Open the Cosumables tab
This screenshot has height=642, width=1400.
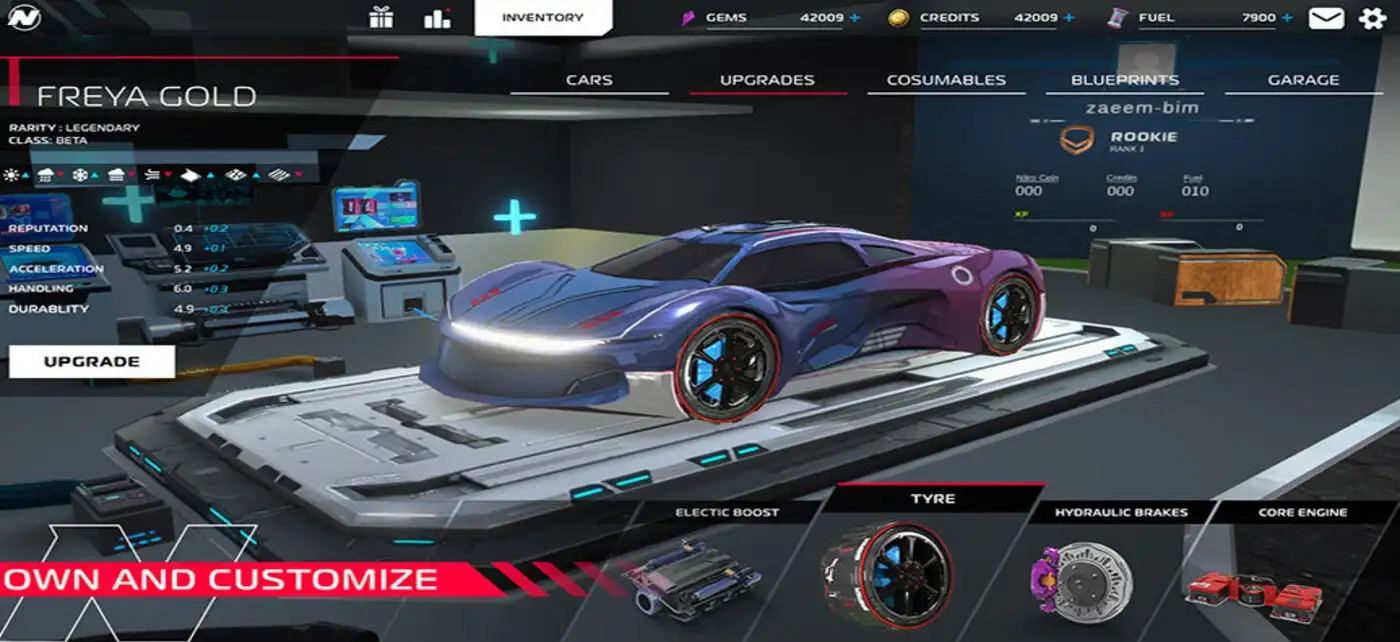(x=946, y=80)
